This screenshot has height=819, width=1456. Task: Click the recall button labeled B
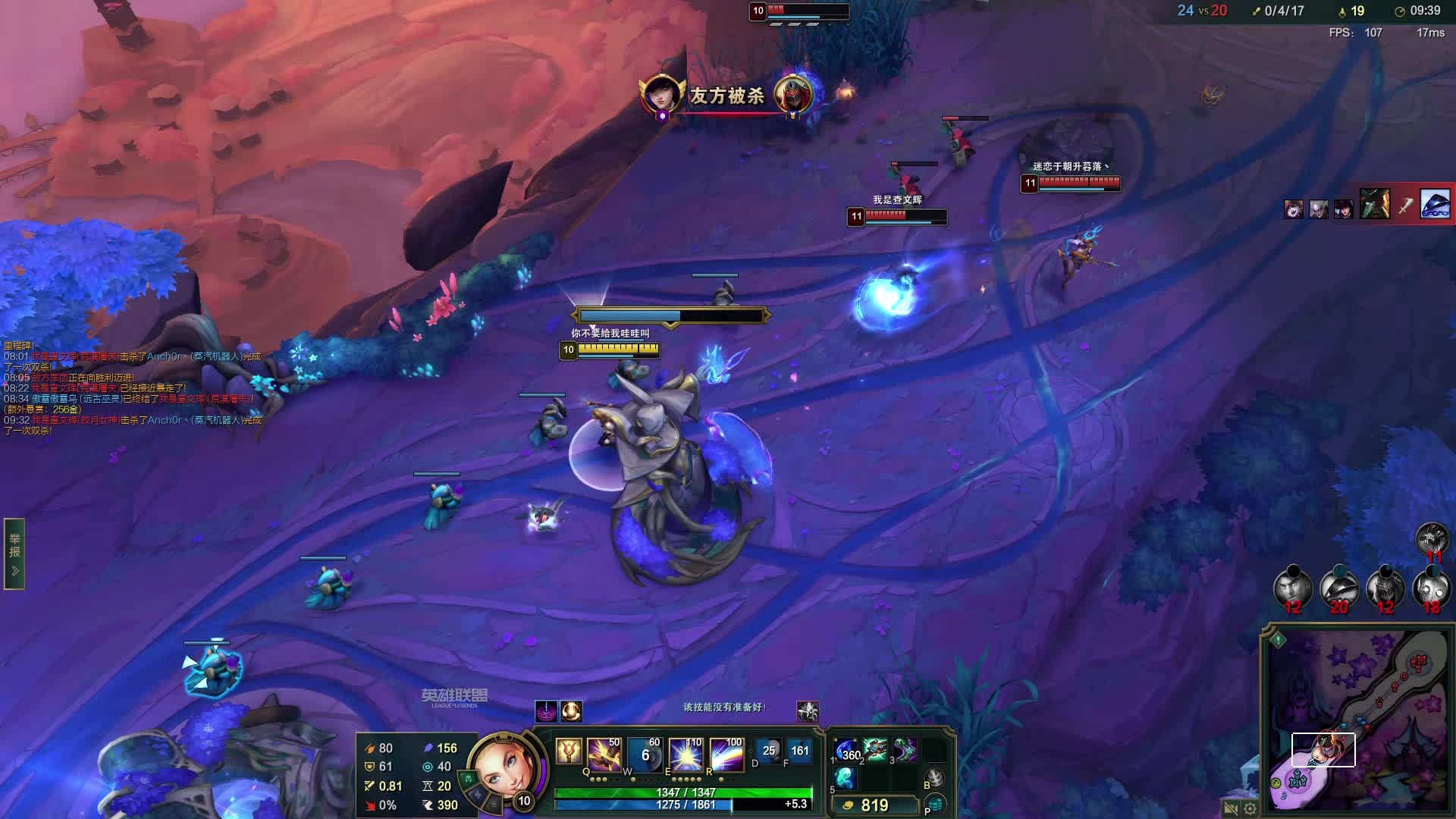(x=935, y=778)
